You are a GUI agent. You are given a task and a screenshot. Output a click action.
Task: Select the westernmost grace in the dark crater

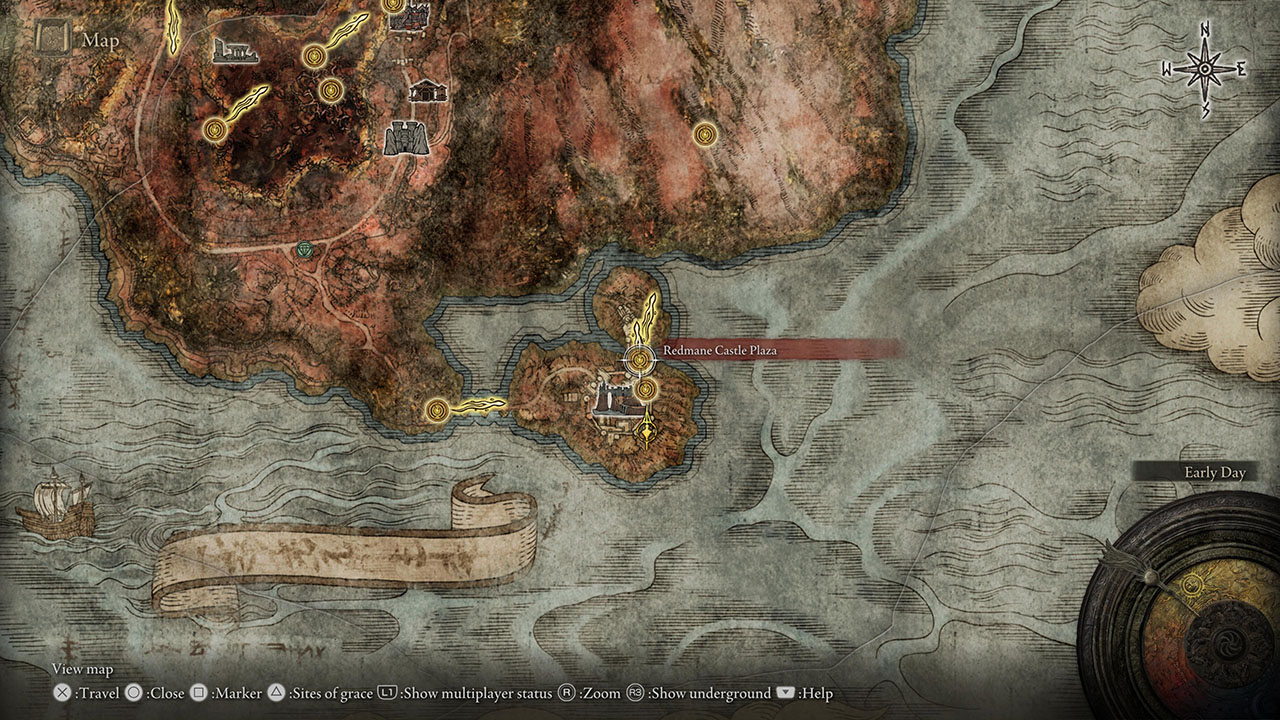click(x=215, y=129)
